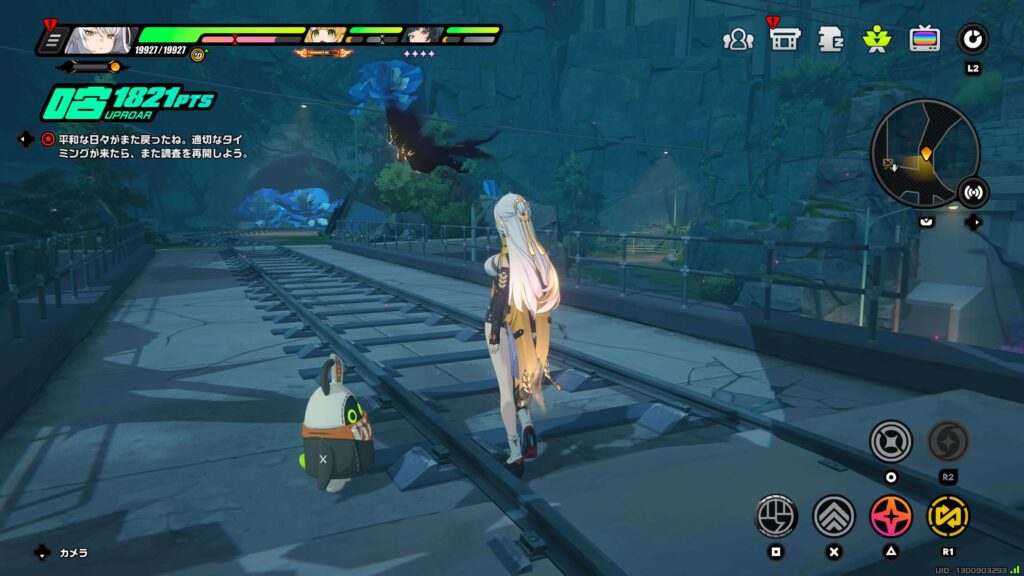The image size is (1024, 576).
Task: Open the circular wheel icon in the top bar
Action: (972, 39)
